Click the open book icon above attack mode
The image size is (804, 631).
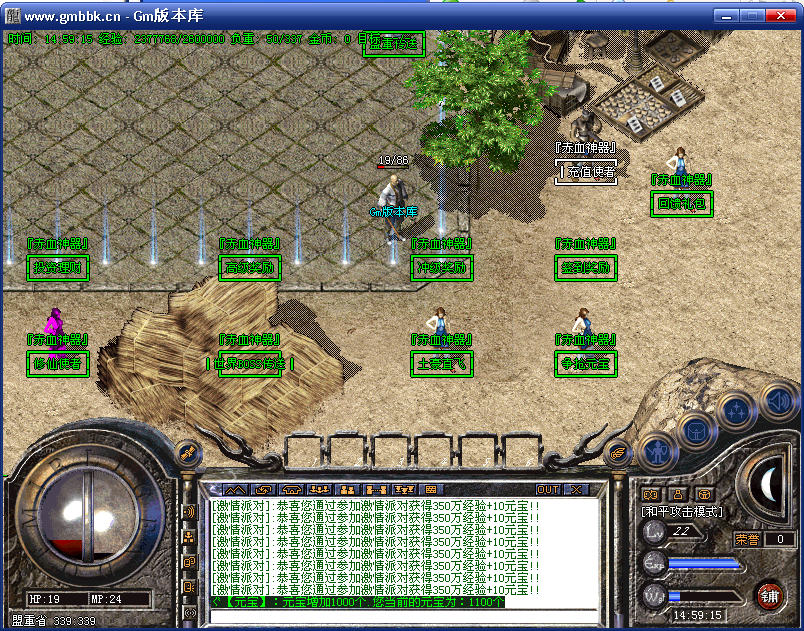point(650,493)
